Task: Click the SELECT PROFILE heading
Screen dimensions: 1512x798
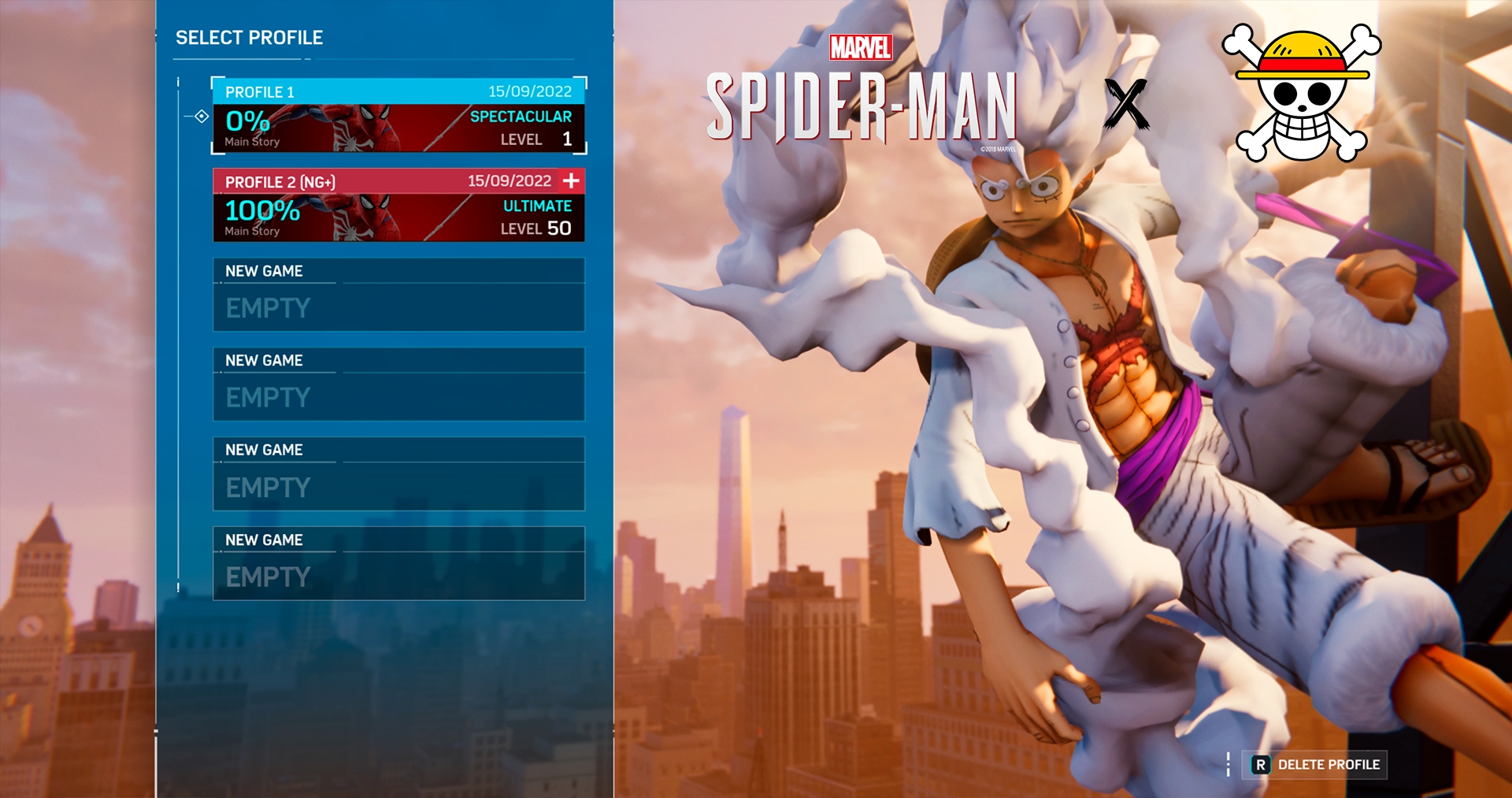Action: [248, 37]
